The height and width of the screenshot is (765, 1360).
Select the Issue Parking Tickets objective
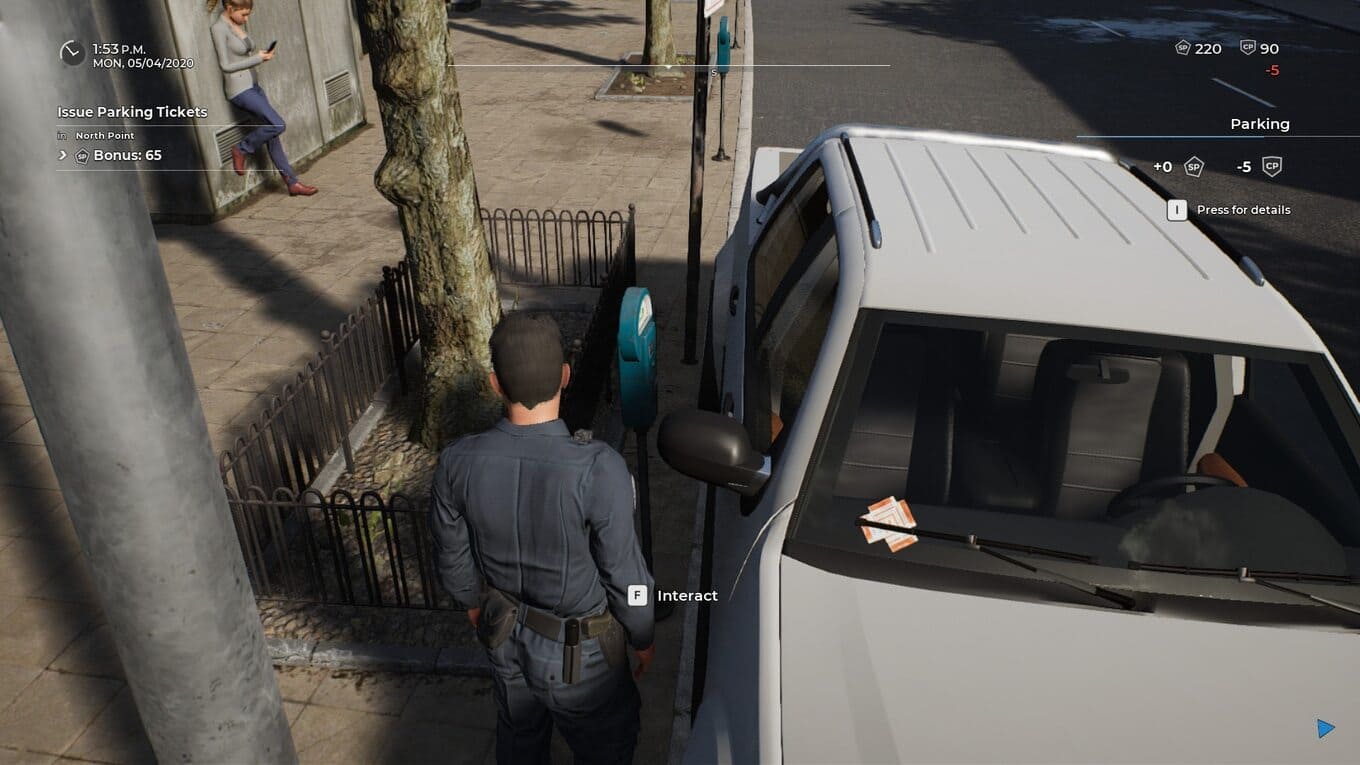click(x=132, y=112)
